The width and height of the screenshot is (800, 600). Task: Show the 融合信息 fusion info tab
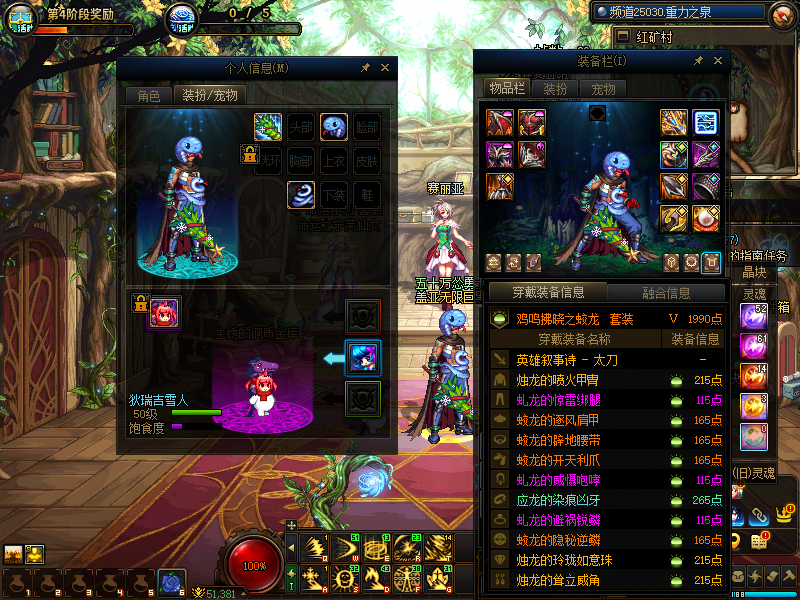pos(664,293)
